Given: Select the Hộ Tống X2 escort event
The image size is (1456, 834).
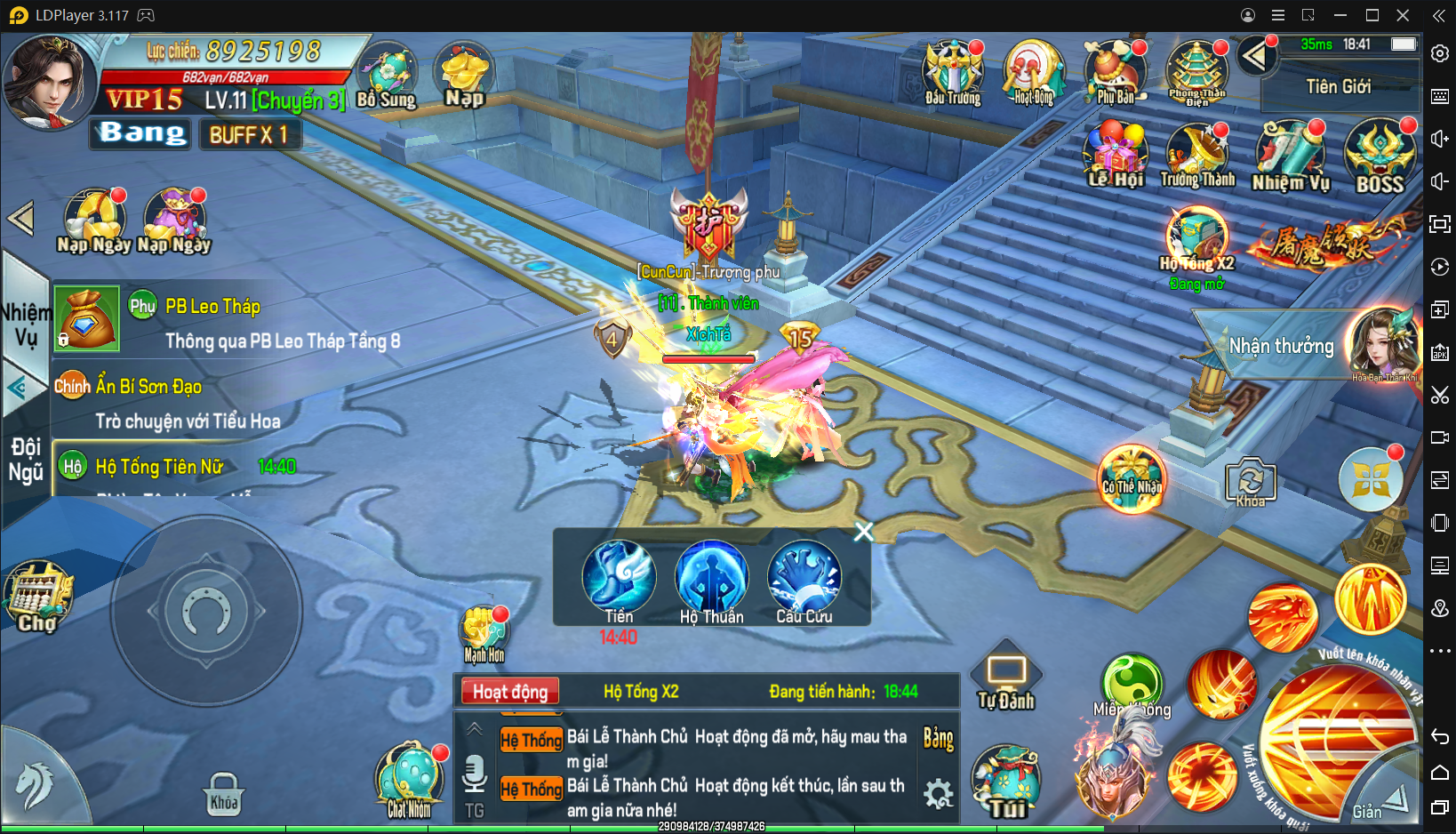Looking at the screenshot, I should (x=1196, y=244).
